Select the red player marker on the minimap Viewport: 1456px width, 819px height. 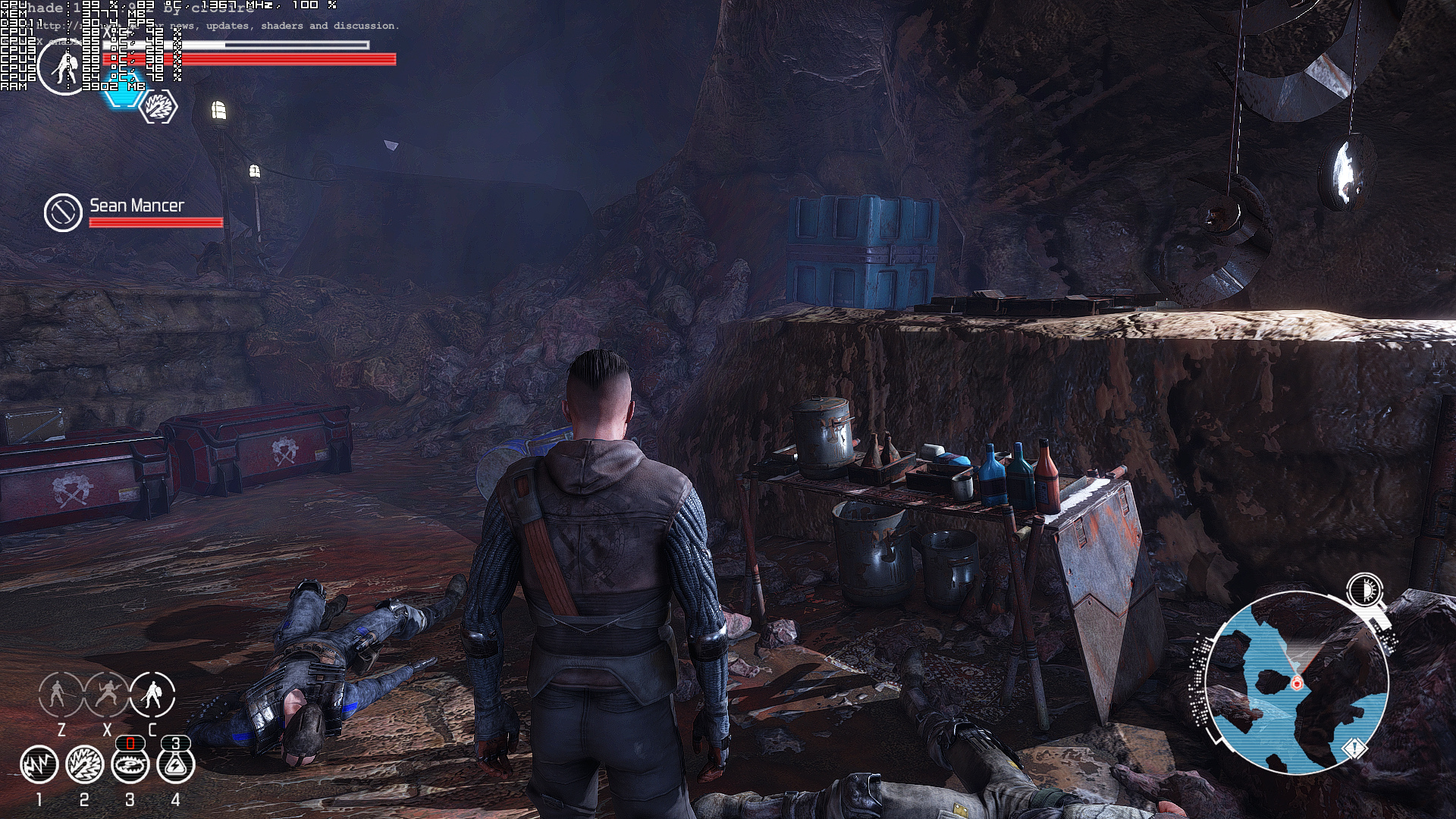(1296, 683)
